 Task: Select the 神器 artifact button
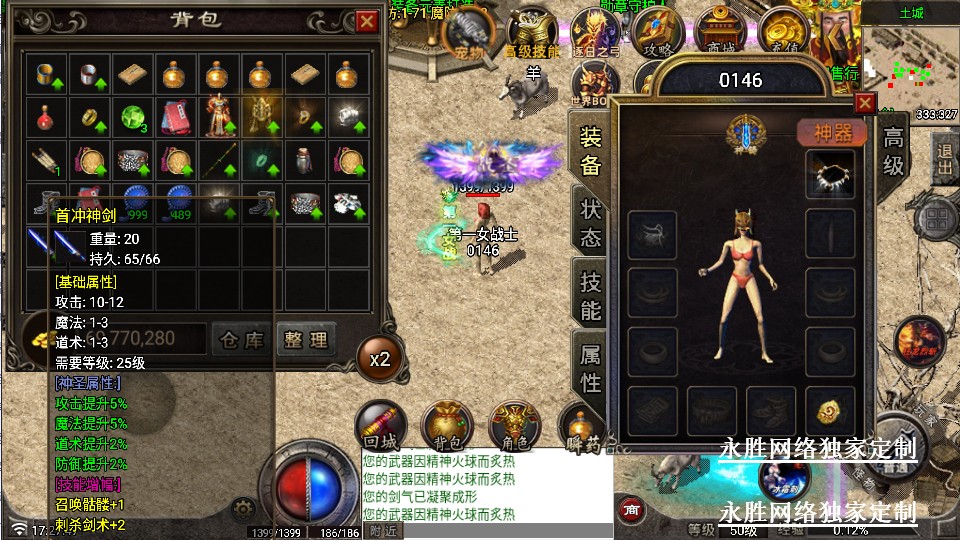[830, 133]
